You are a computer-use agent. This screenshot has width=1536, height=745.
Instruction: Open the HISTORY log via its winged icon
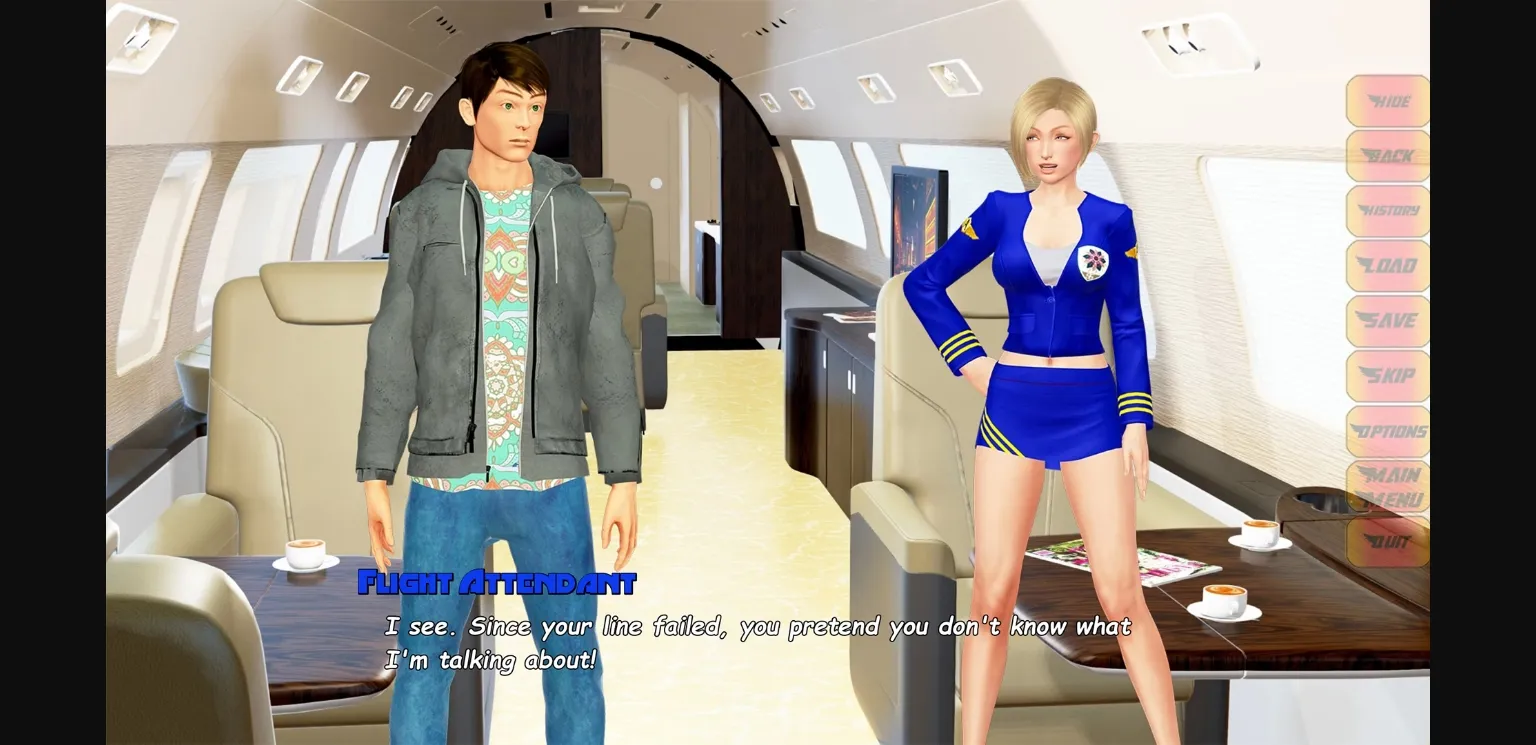pyautogui.click(x=1388, y=211)
